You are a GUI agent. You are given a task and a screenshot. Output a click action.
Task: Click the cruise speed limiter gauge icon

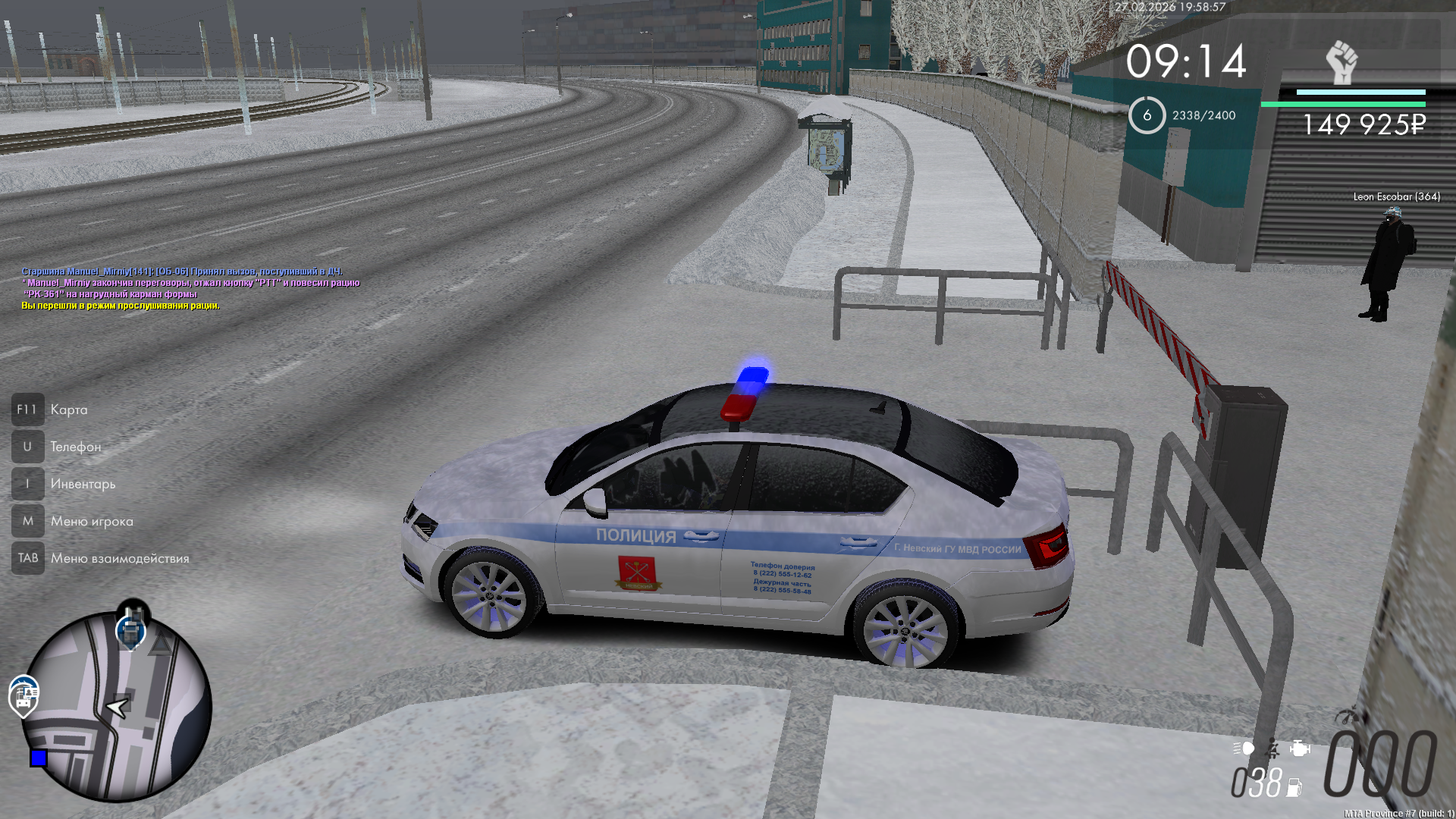(x=1348, y=717)
